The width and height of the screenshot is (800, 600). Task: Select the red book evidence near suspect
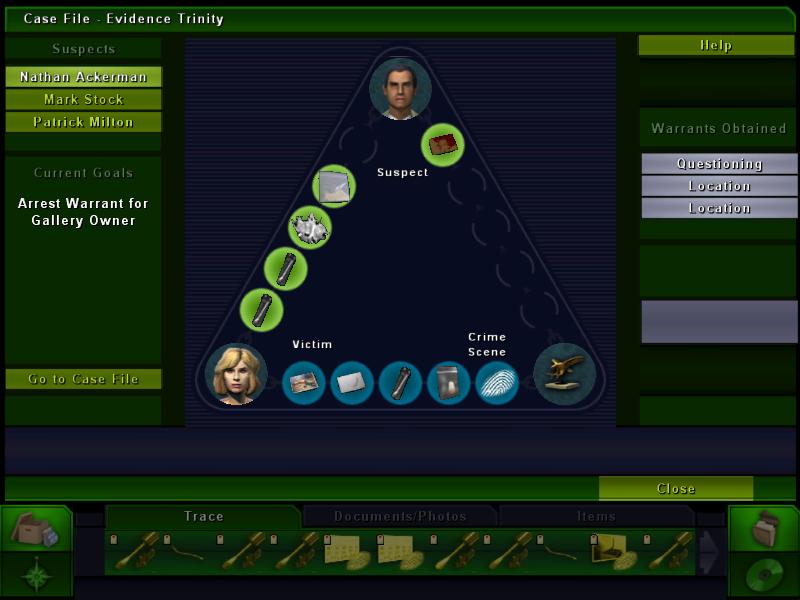click(x=442, y=145)
